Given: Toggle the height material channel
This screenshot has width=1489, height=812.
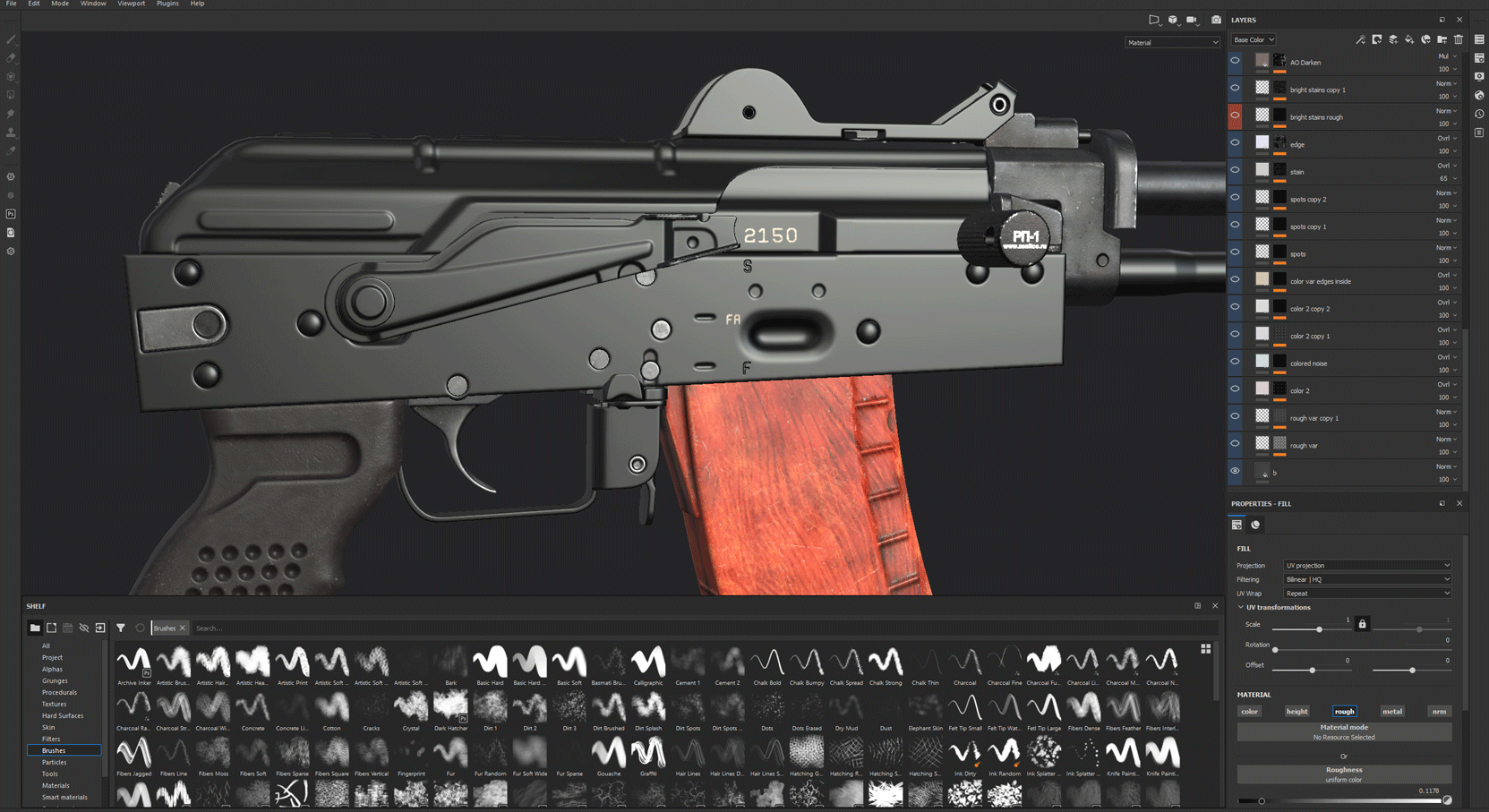Looking at the screenshot, I should [1296, 712].
